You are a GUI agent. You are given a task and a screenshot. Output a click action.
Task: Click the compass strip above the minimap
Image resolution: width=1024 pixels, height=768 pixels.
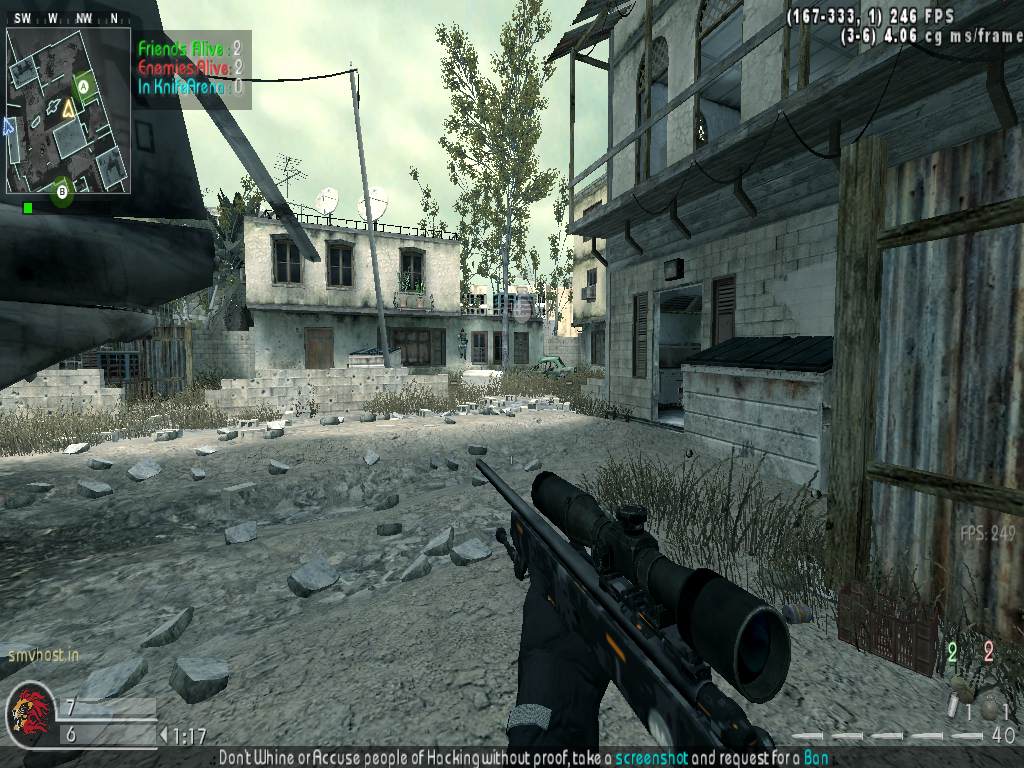(68, 18)
